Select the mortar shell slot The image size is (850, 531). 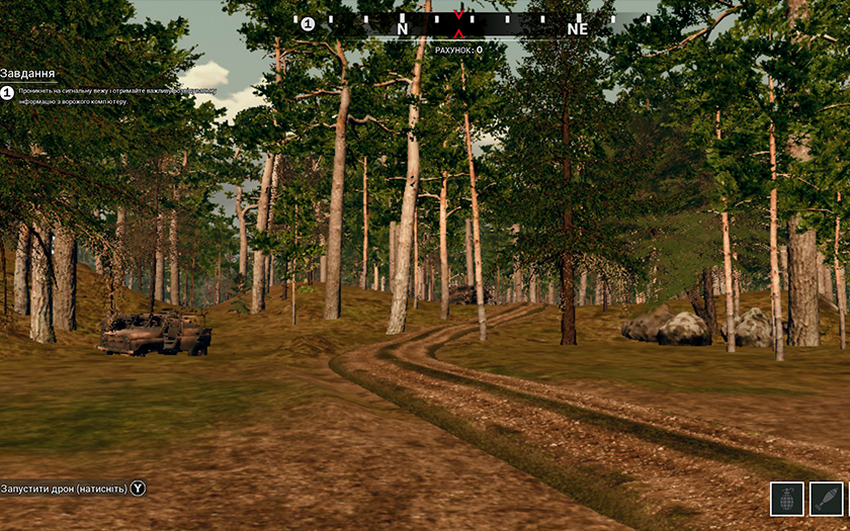coord(828,499)
